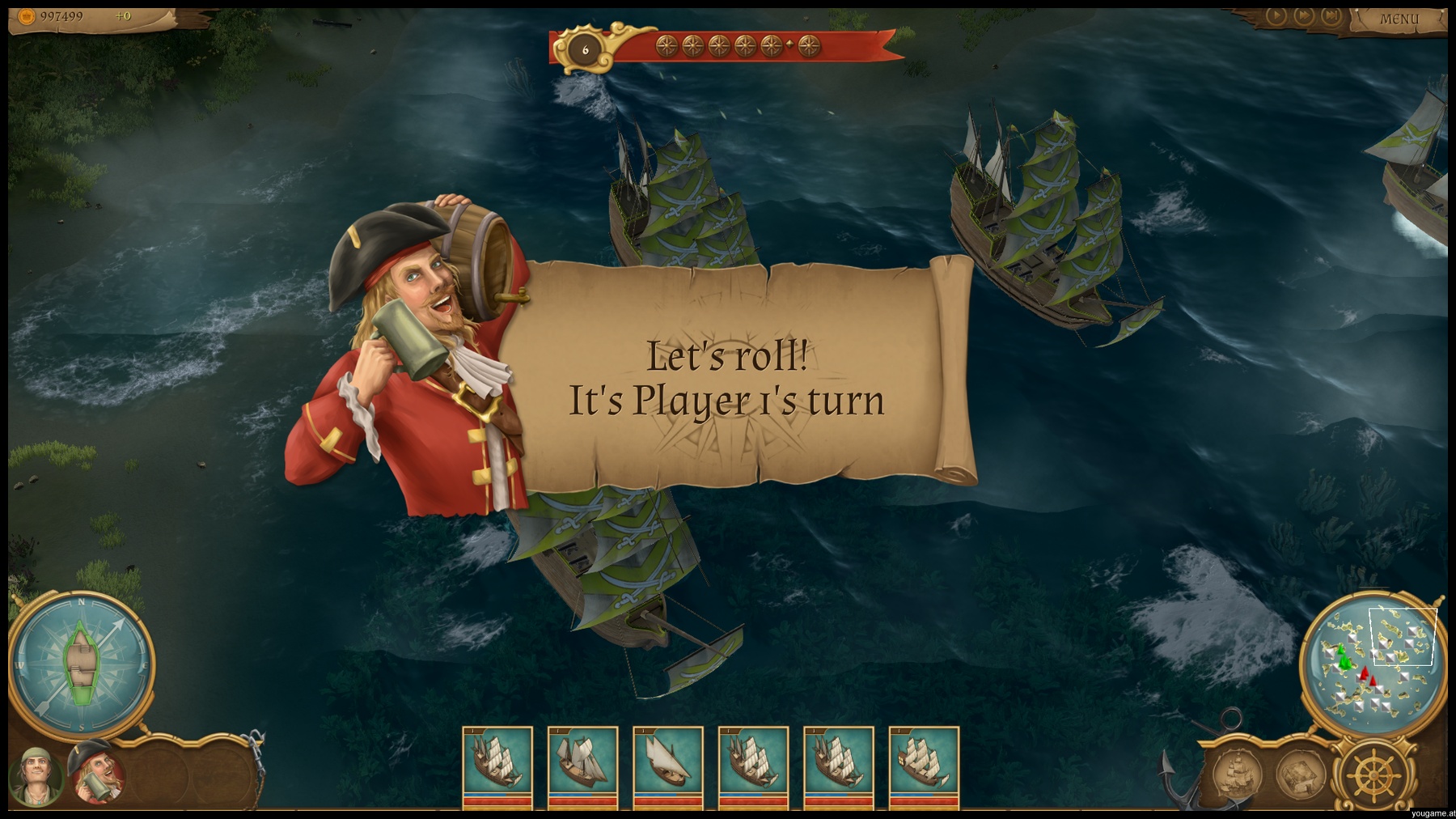Click the play speed button
The width and height of the screenshot is (1456, 819).
[1276, 15]
